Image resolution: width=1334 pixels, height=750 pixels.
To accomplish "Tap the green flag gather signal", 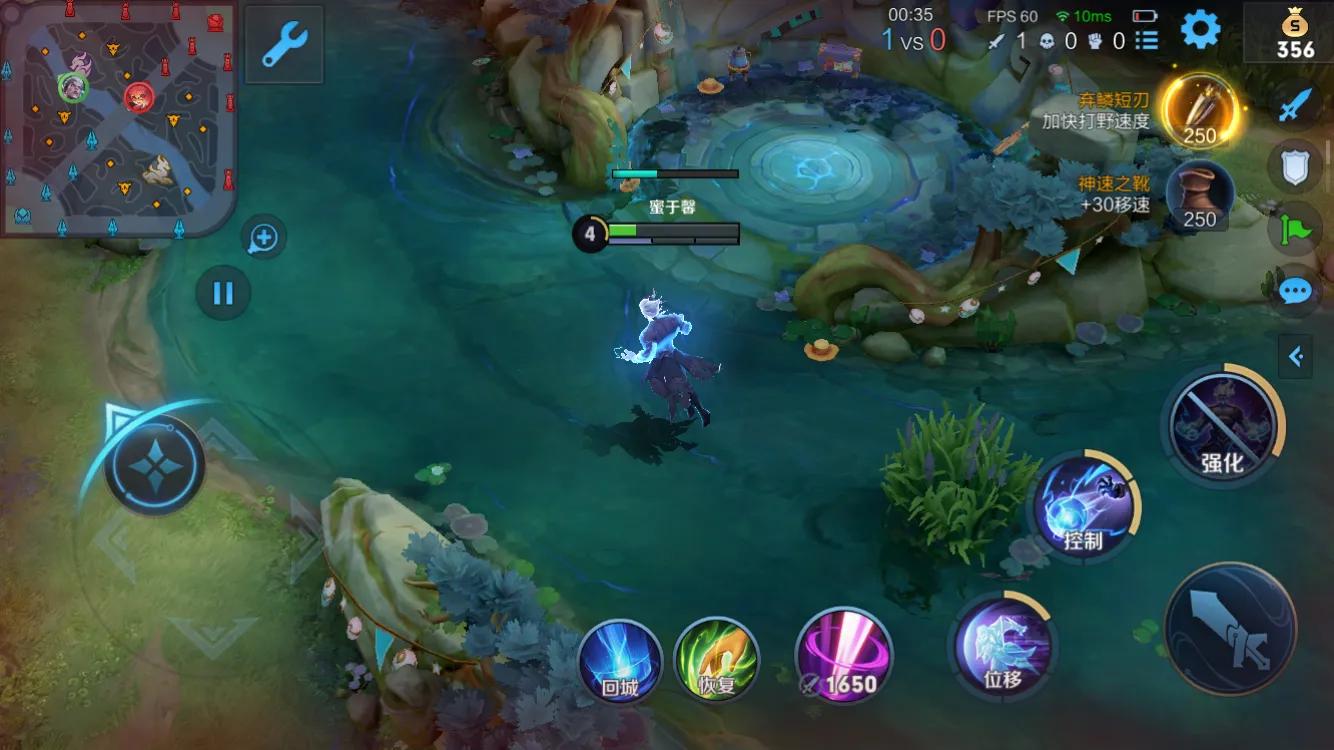I will click(x=1295, y=229).
